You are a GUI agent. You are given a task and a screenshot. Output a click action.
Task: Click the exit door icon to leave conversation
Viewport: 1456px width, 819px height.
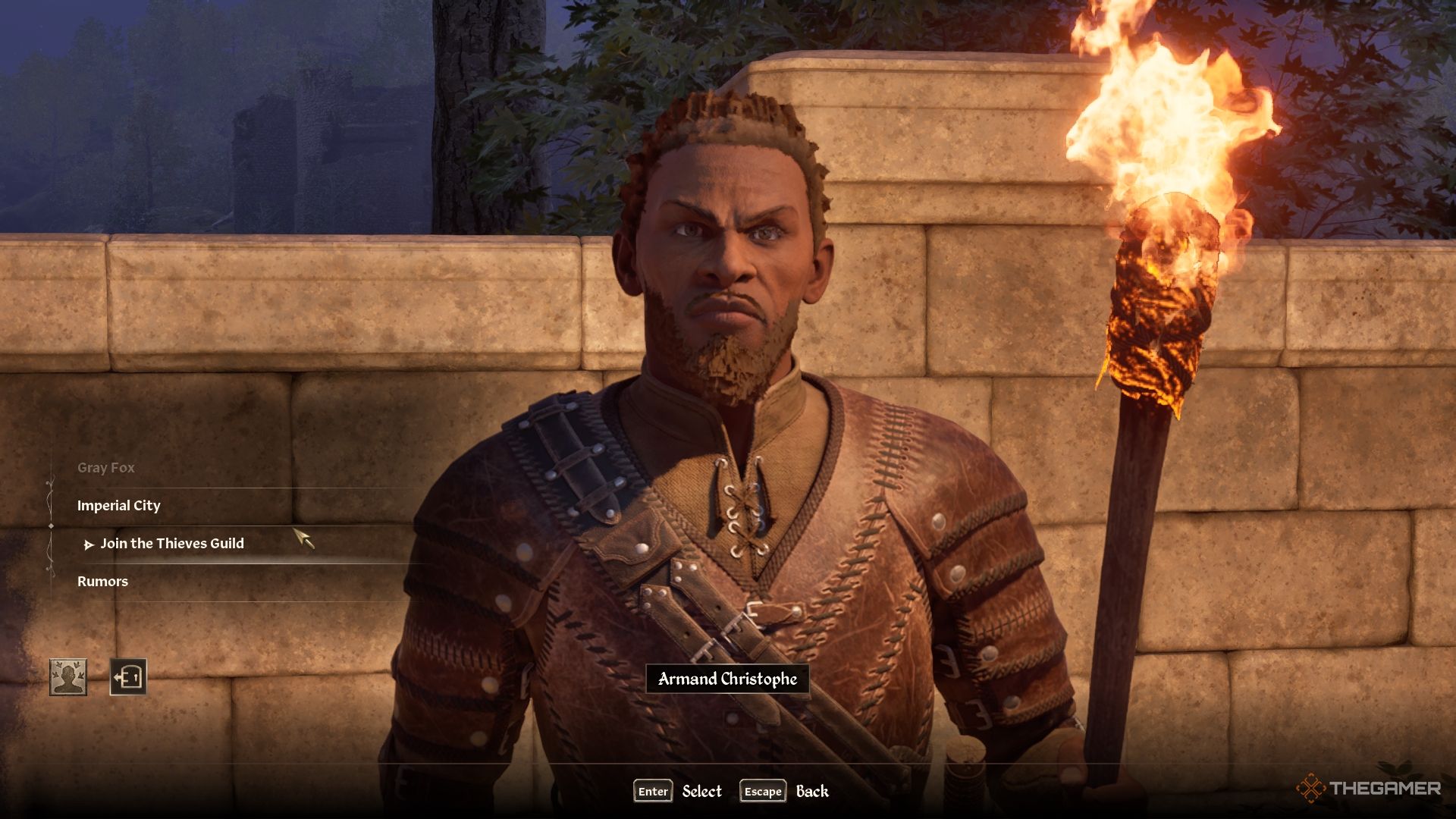coord(128,677)
